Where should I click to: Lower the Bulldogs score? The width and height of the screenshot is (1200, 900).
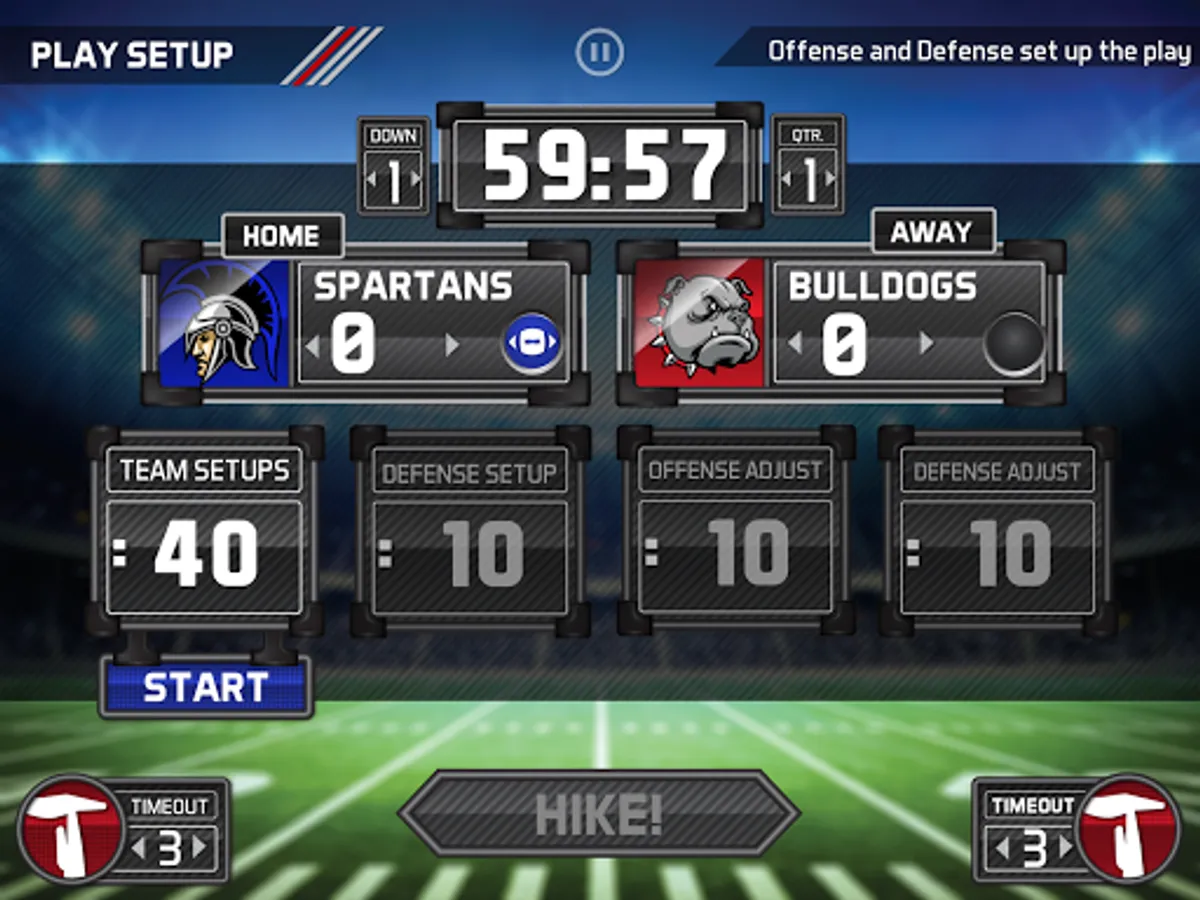click(795, 345)
